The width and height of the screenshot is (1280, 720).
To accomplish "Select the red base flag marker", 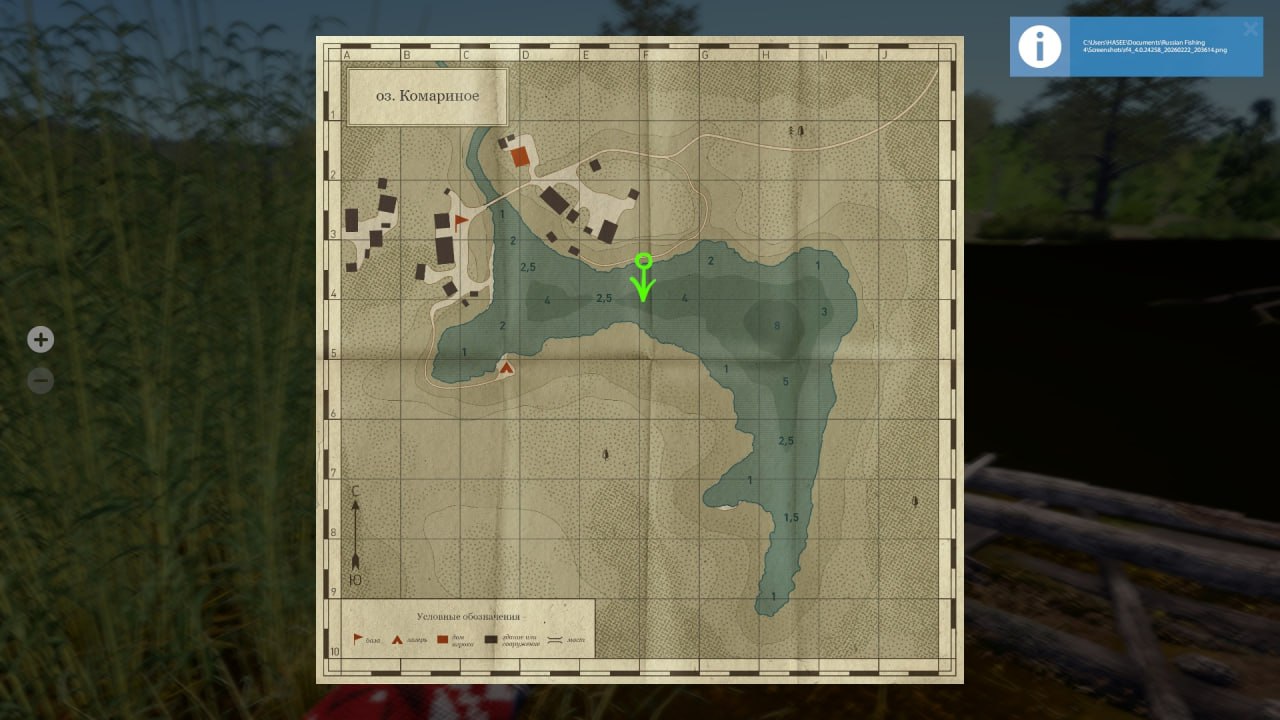I will (x=461, y=220).
